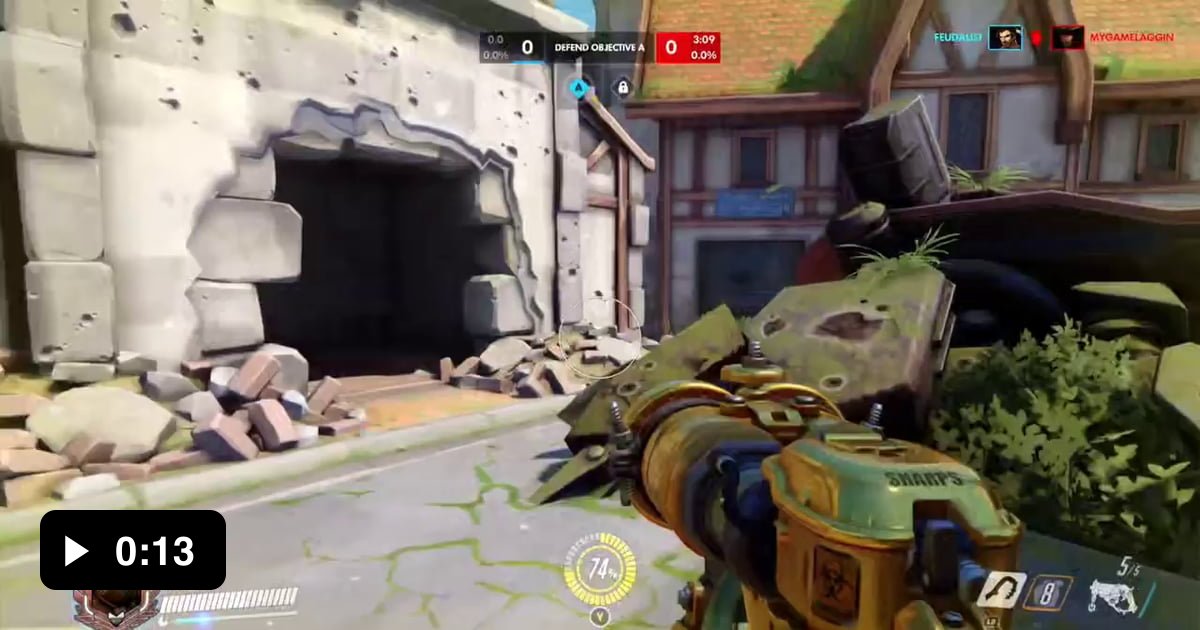Select the Objective A marker icon
The width and height of the screenshot is (1200, 630).
578,87
